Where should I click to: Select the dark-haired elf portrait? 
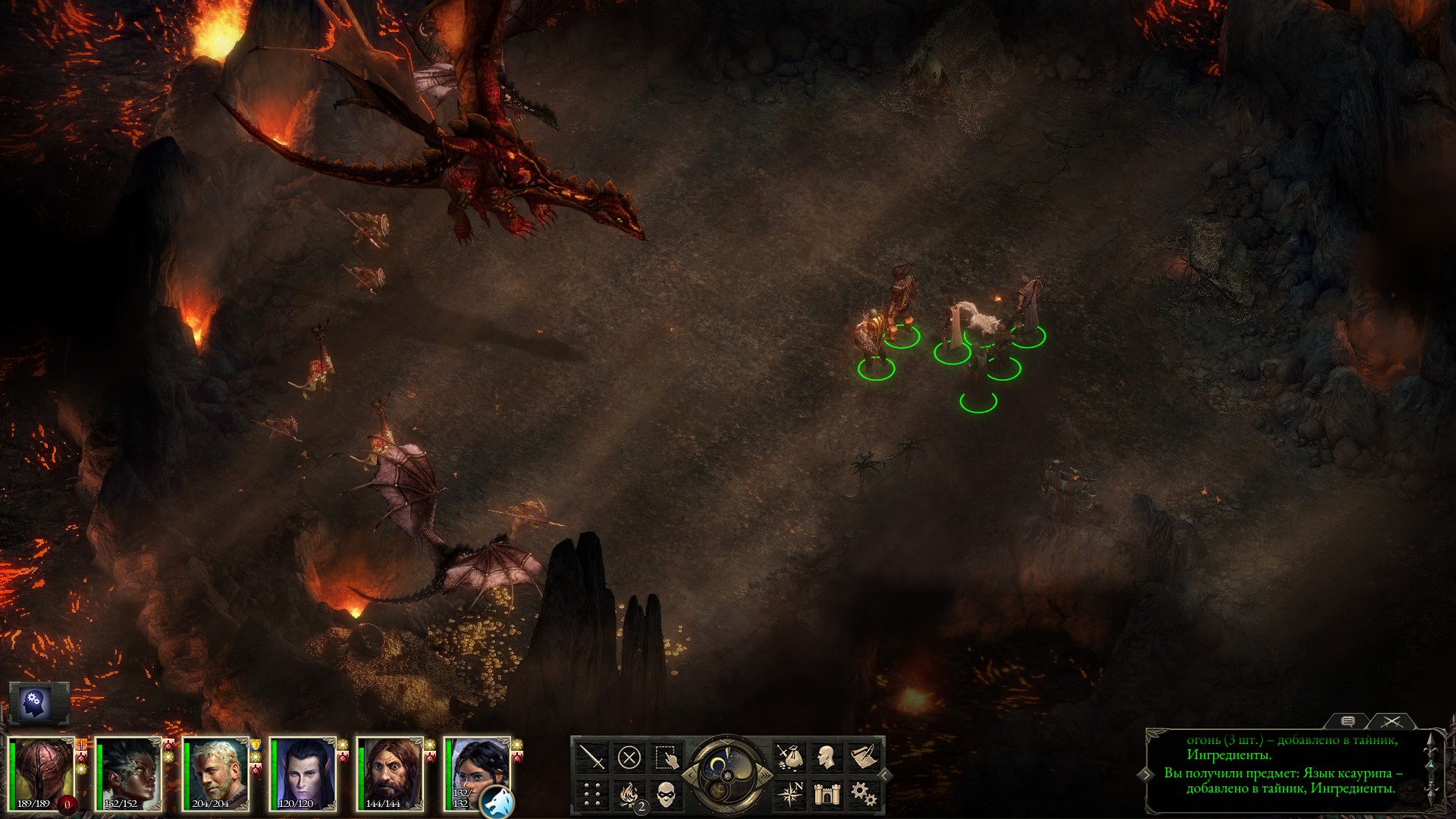(302, 773)
